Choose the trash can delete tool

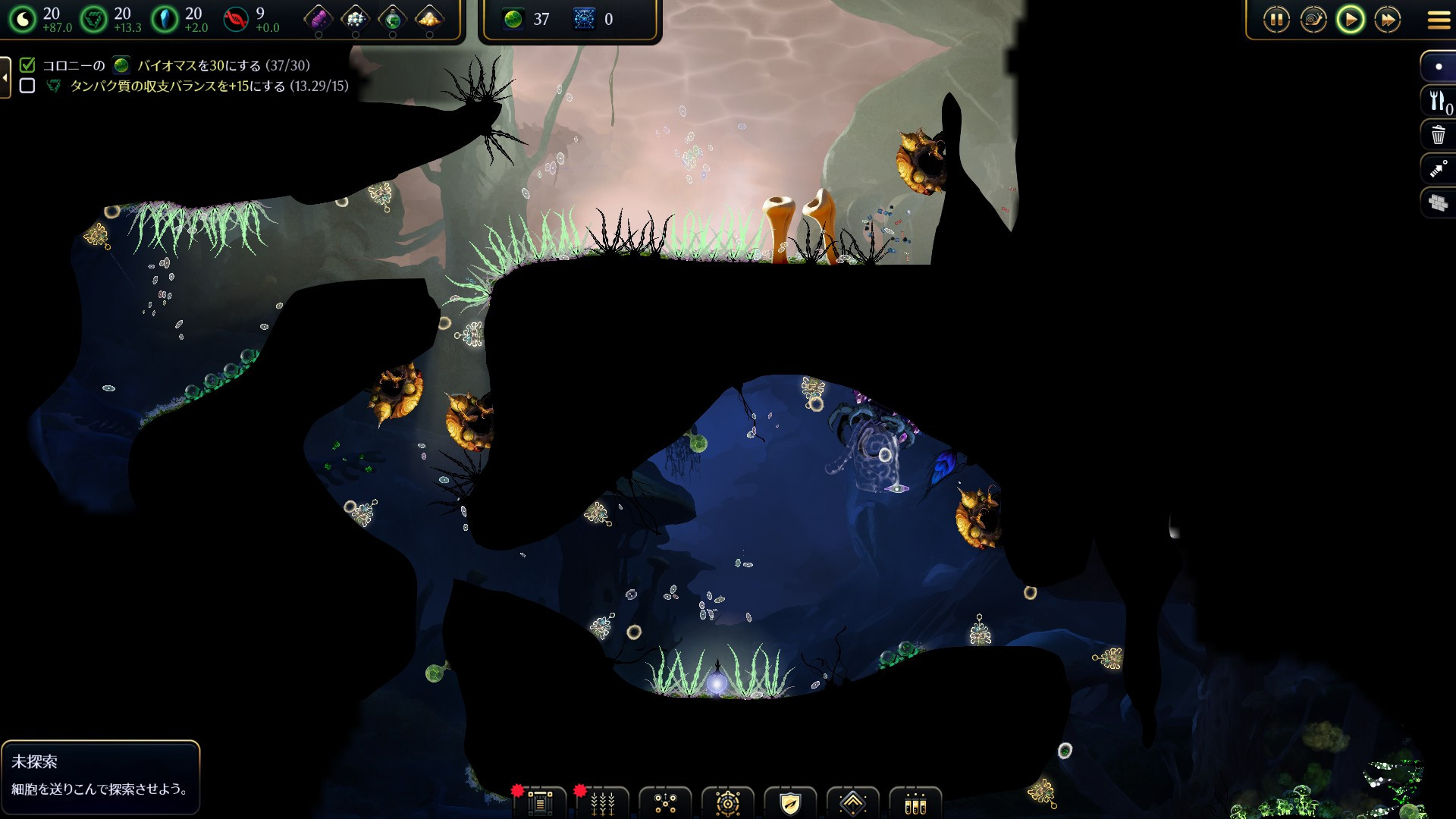pos(1438,136)
